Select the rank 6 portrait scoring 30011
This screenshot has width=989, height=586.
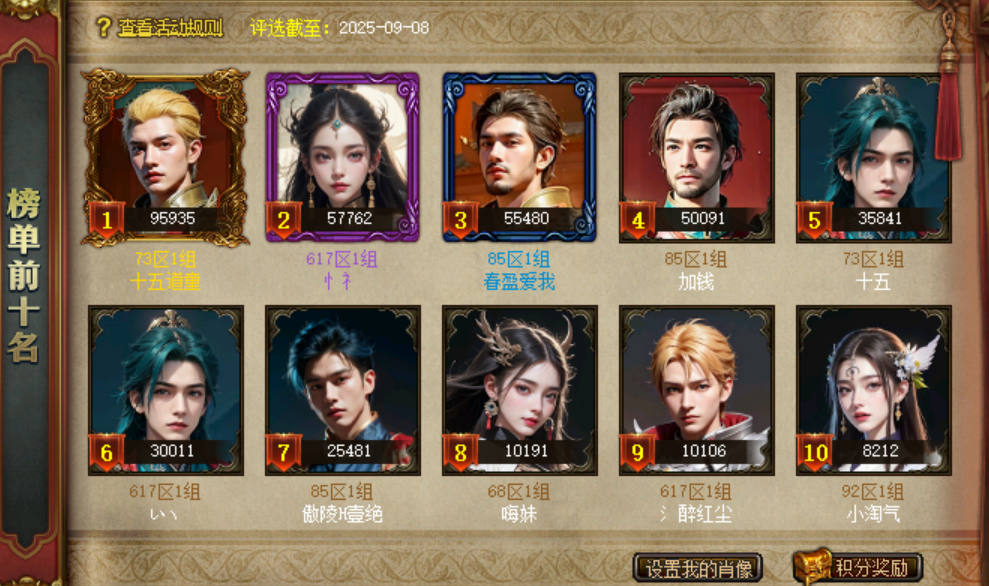[x=165, y=388]
